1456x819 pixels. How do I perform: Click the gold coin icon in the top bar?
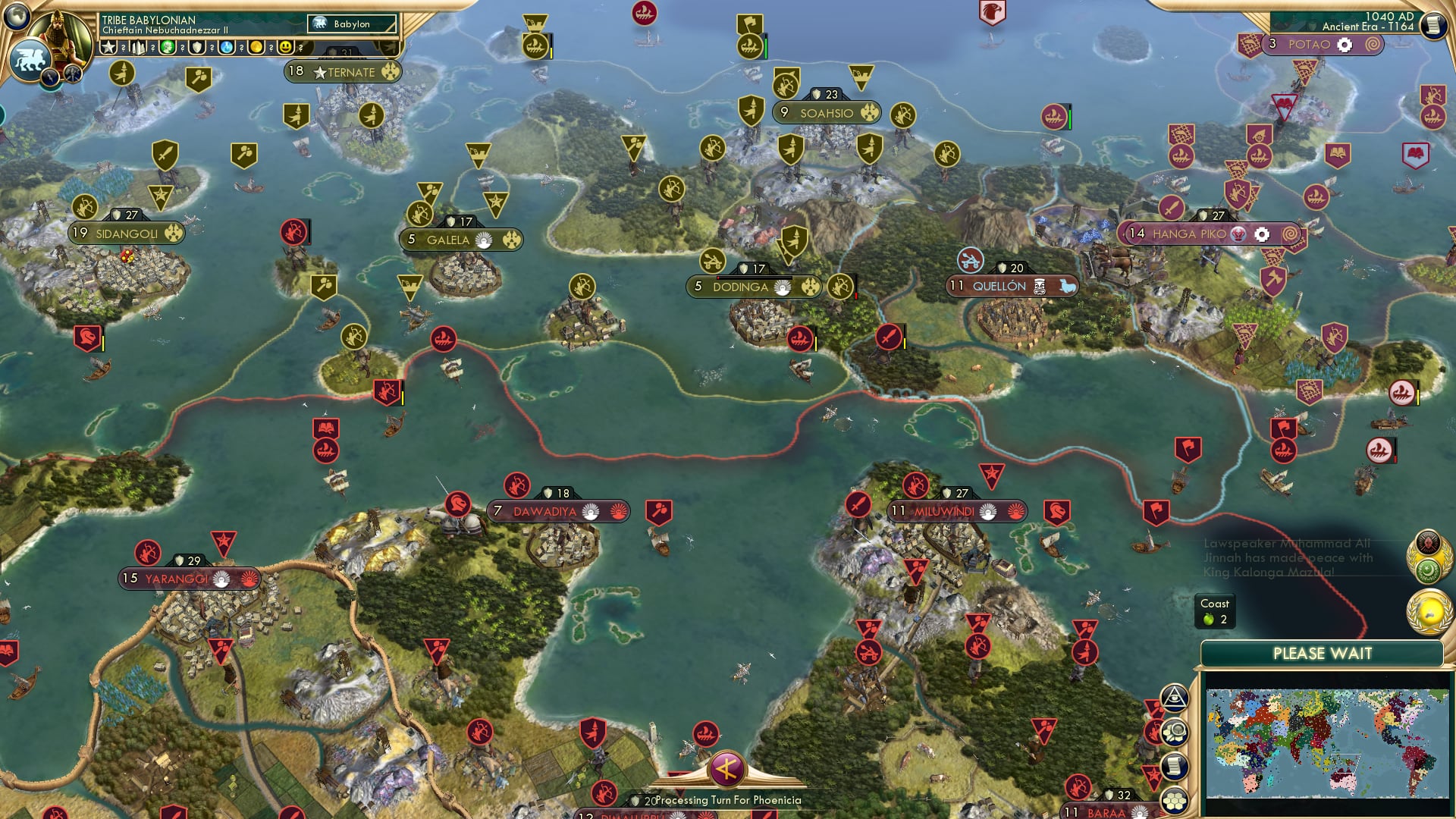pos(256,47)
